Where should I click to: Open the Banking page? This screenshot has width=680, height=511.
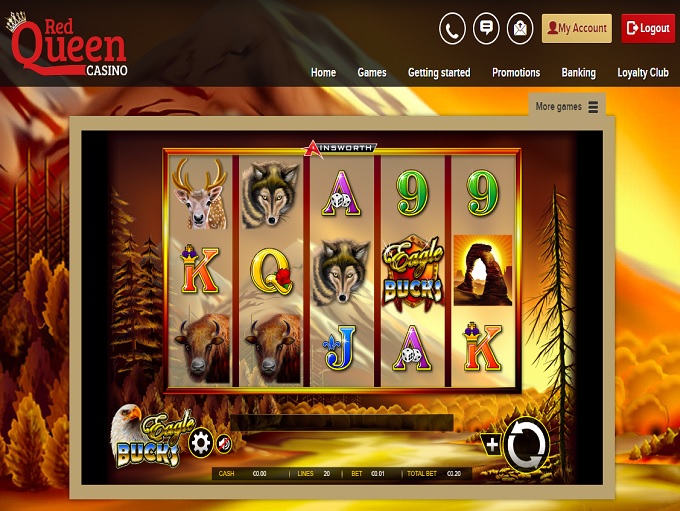pos(578,73)
